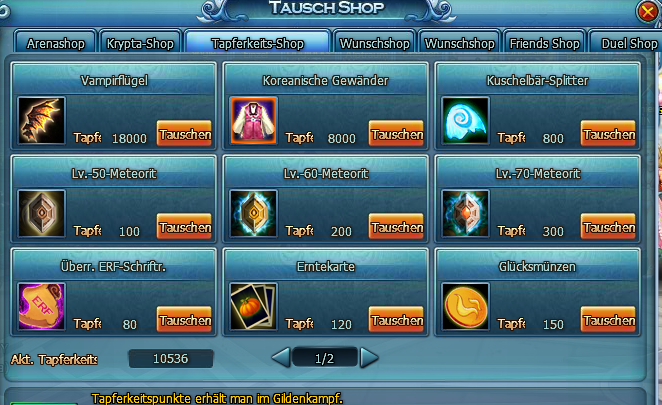Select the Vampirflügel wing icon
The height and width of the screenshot is (405, 662).
[42, 121]
